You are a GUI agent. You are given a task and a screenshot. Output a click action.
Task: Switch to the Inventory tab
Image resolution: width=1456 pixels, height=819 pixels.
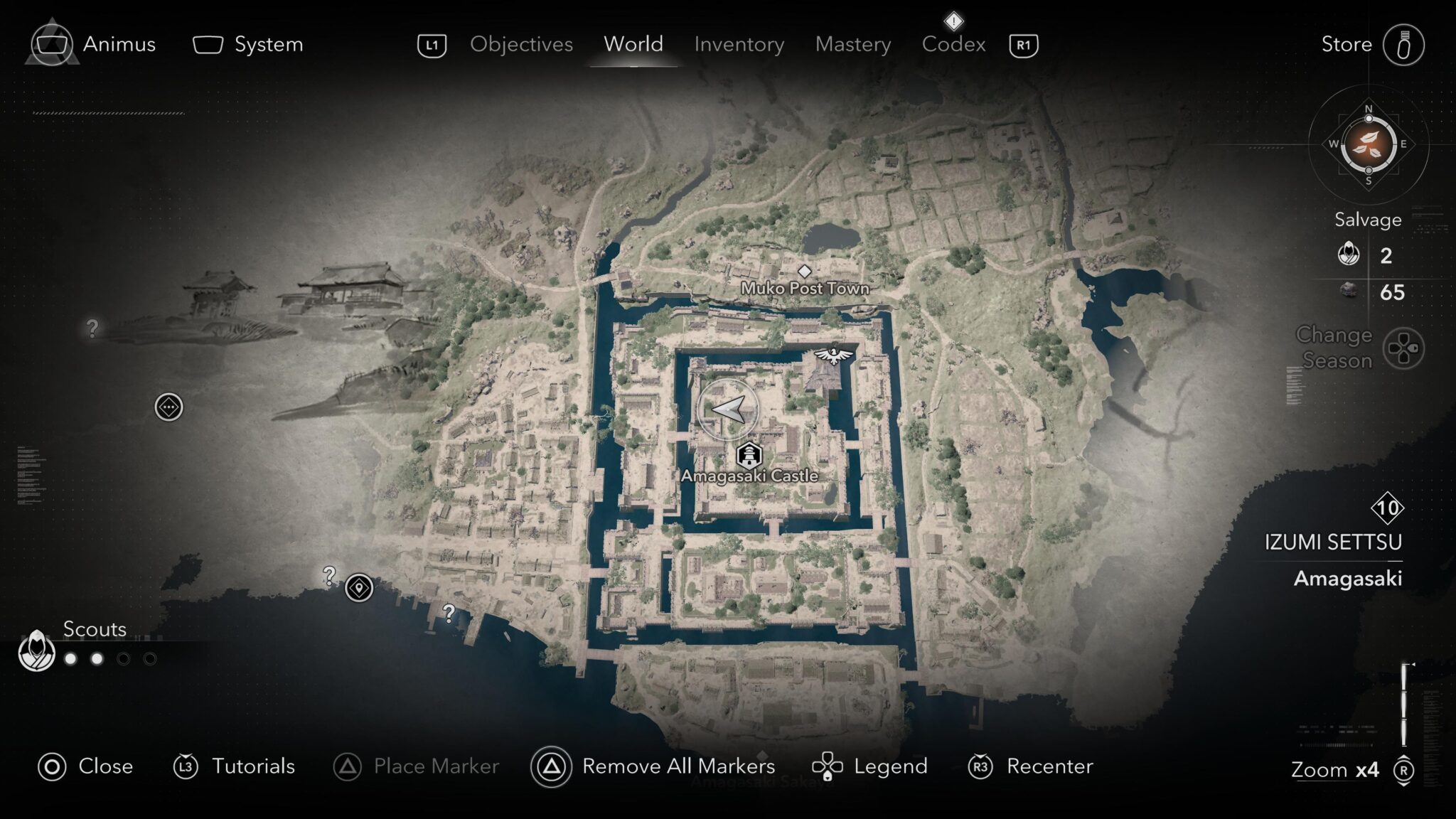[739, 44]
